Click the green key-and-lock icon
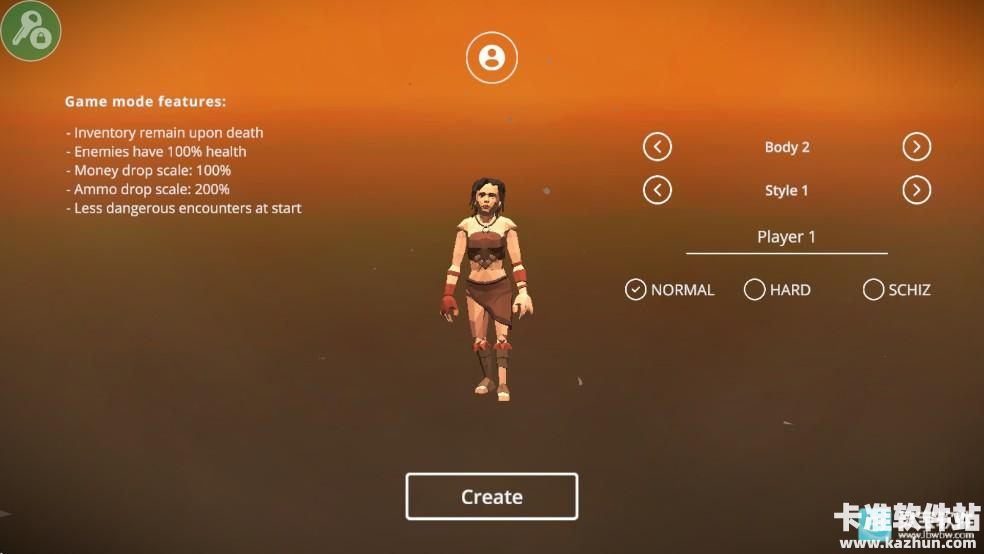This screenshot has width=984, height=554. point(31,30)
